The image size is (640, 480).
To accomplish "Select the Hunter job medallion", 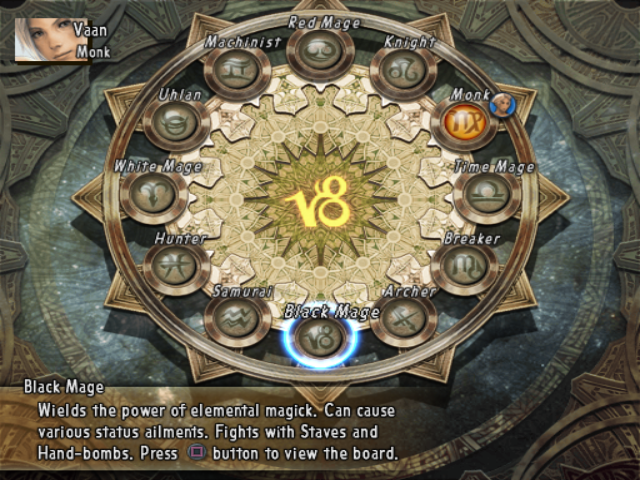I will (x=177, y=267).
